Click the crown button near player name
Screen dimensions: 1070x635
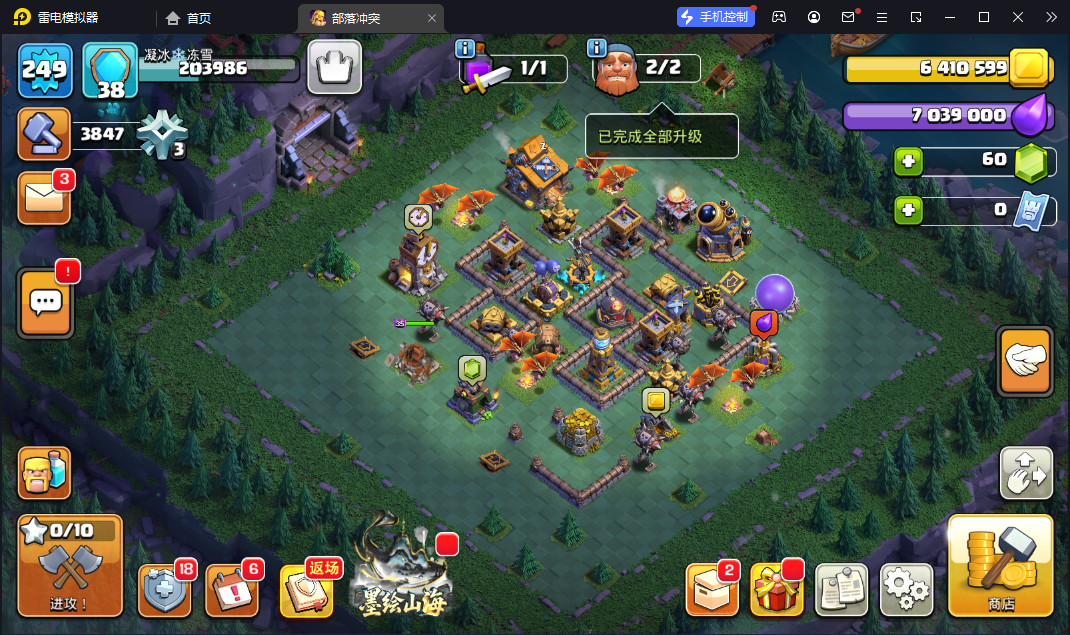tap(334, 67)
